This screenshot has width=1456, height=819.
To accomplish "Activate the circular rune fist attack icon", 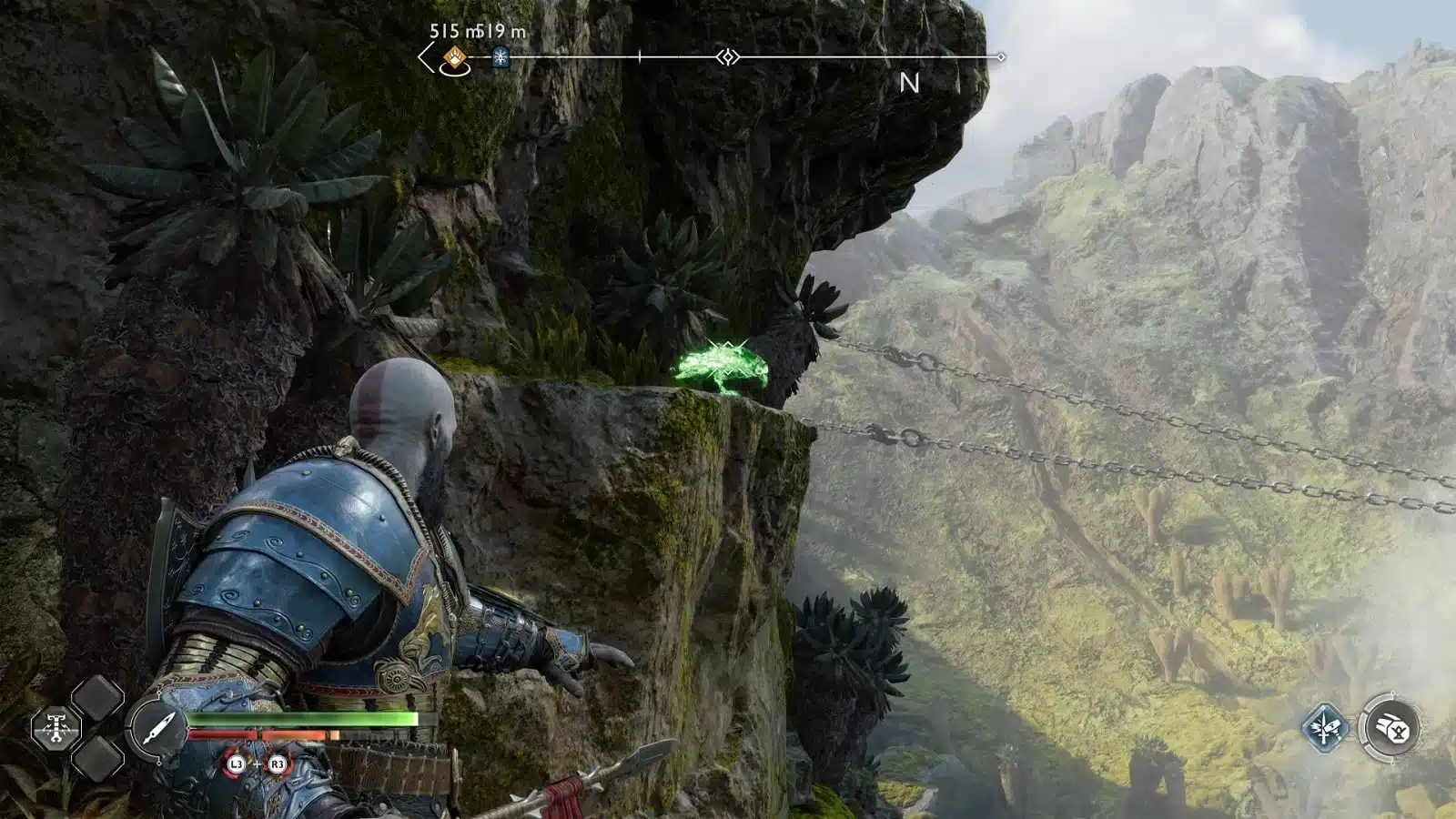I will (1390, 728).
